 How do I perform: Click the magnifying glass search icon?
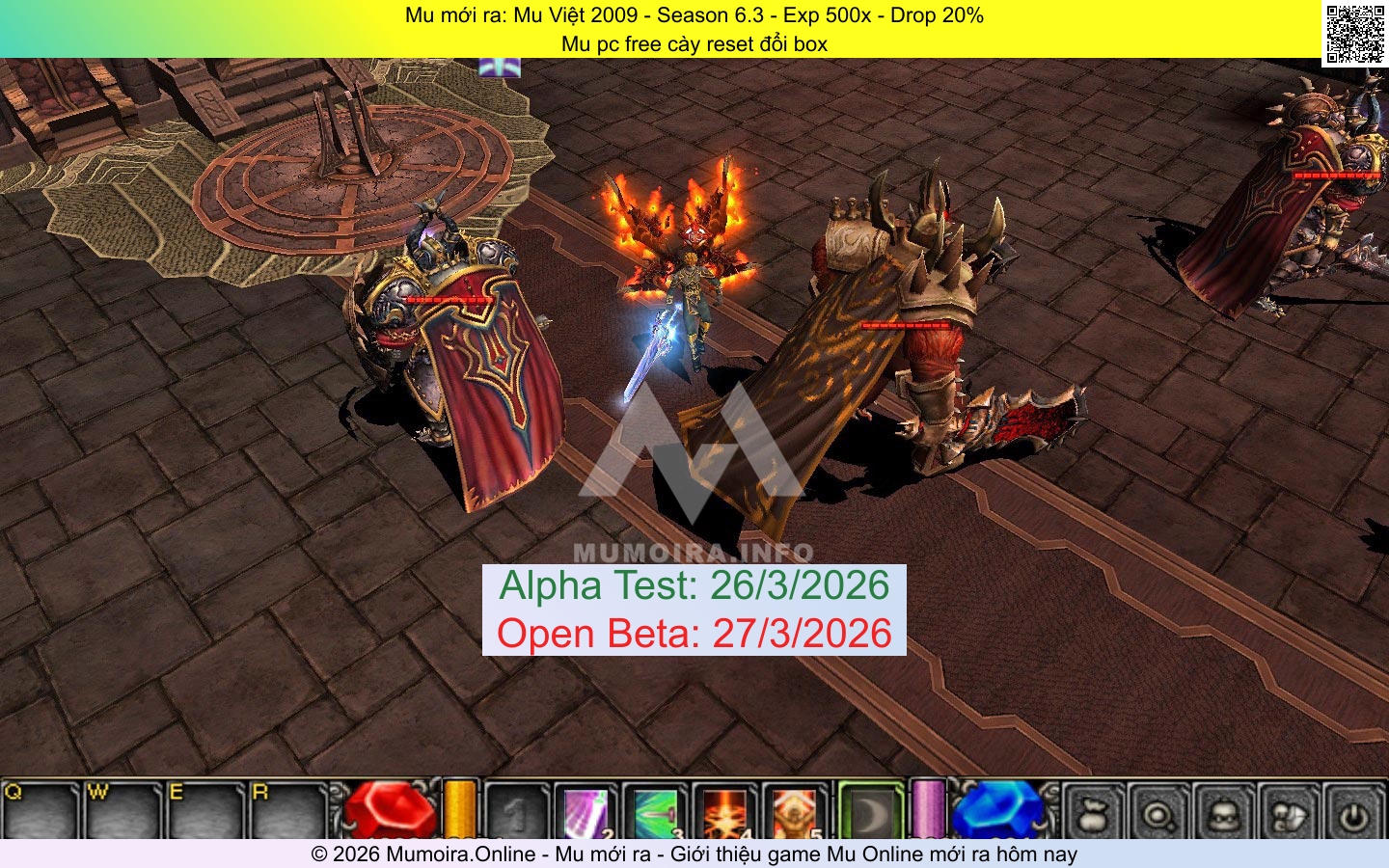[x=1158, y=815]
